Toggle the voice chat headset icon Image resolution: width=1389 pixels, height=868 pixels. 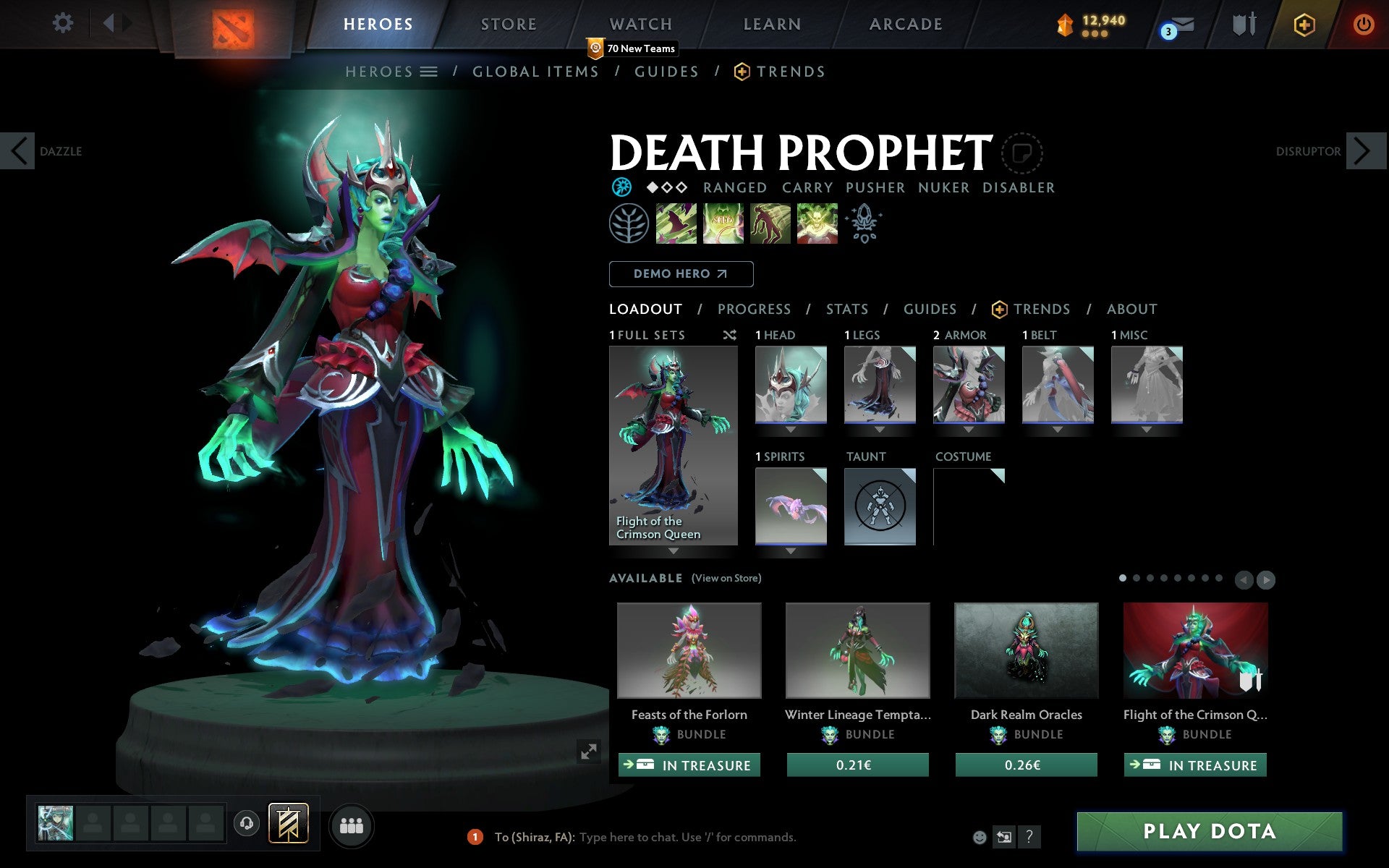pyautogui.click(x=247, y=823)
